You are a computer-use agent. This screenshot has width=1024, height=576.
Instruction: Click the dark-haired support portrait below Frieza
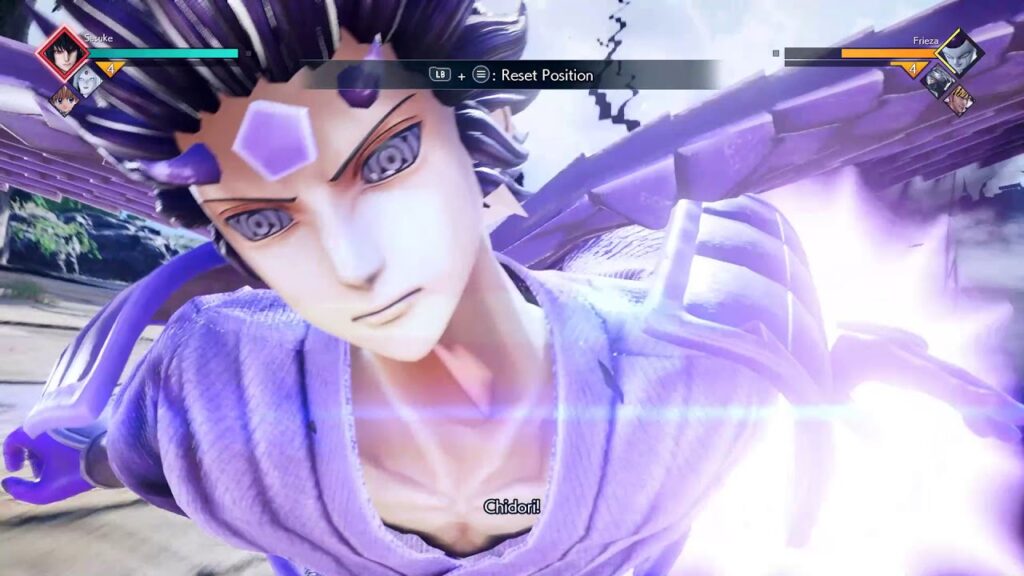point(937,82)
